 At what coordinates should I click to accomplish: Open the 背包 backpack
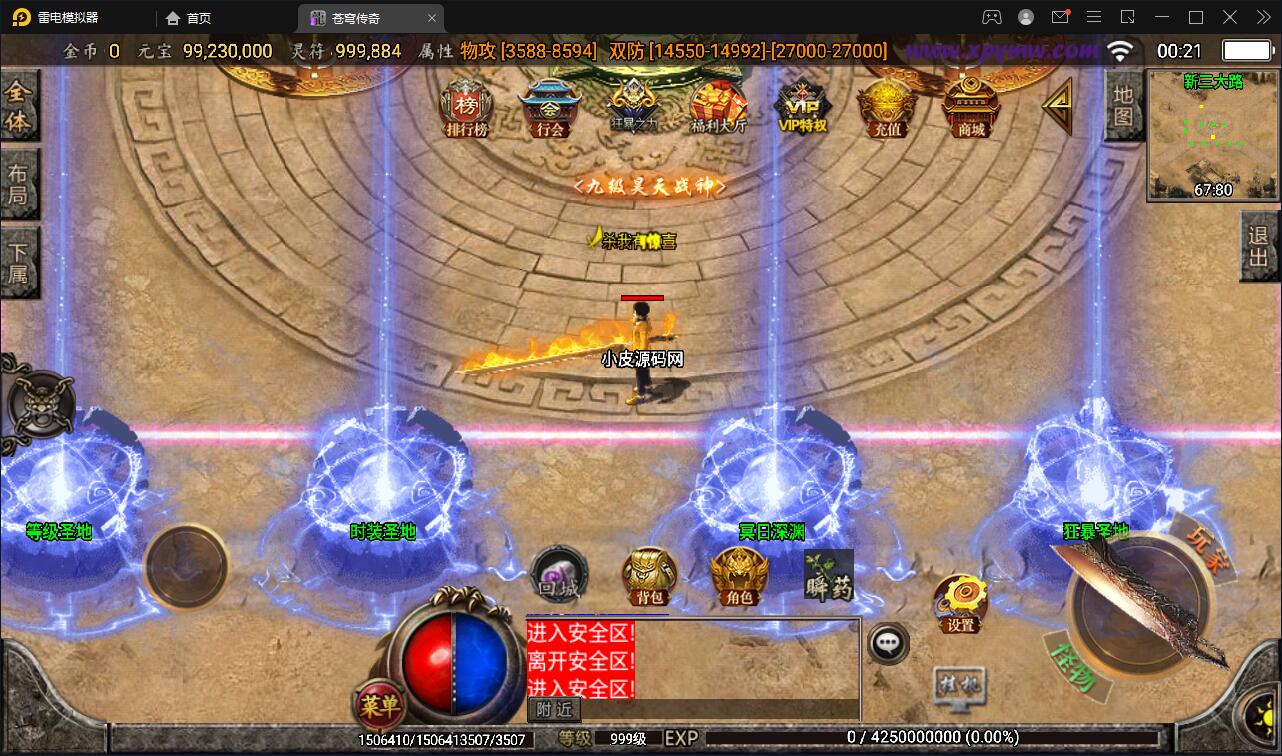point(650,577)
